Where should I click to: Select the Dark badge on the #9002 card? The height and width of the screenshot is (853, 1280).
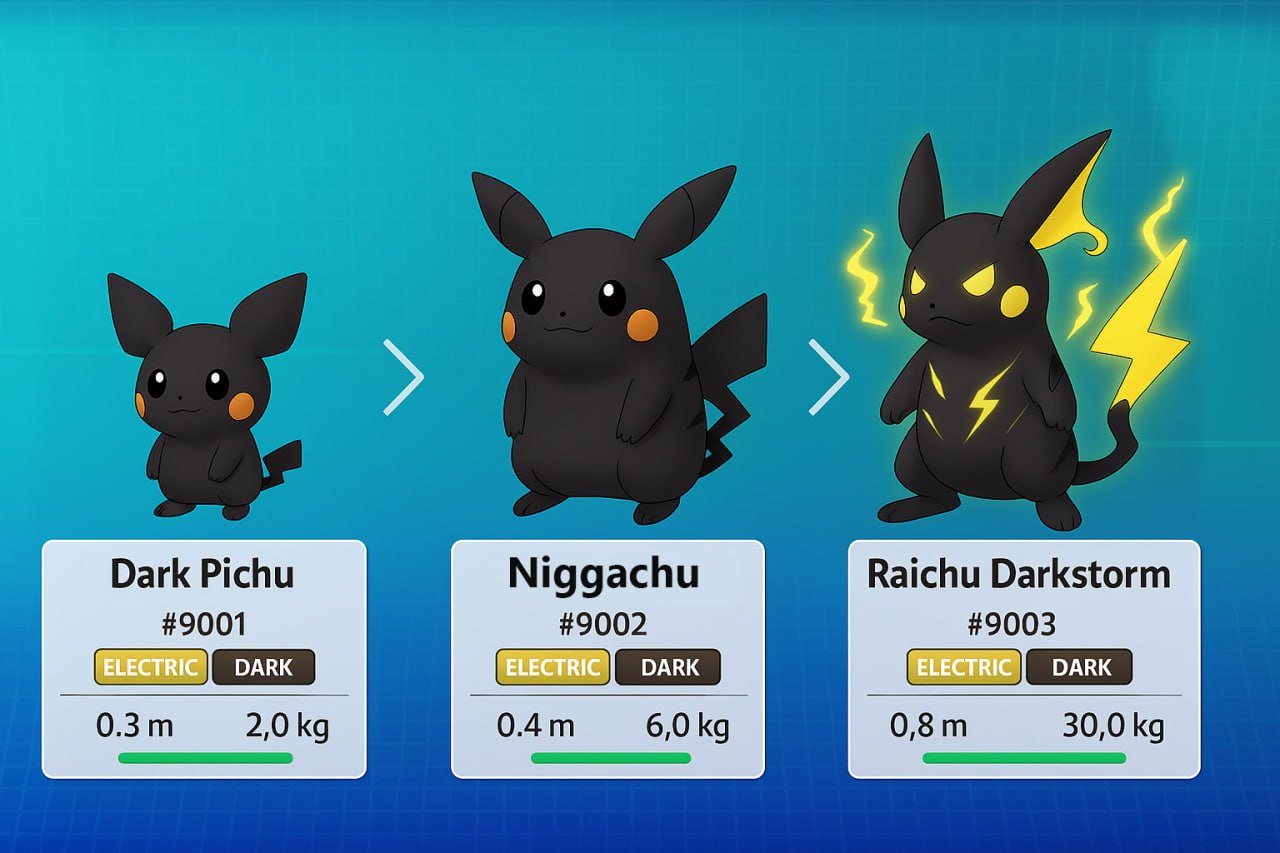668,668
